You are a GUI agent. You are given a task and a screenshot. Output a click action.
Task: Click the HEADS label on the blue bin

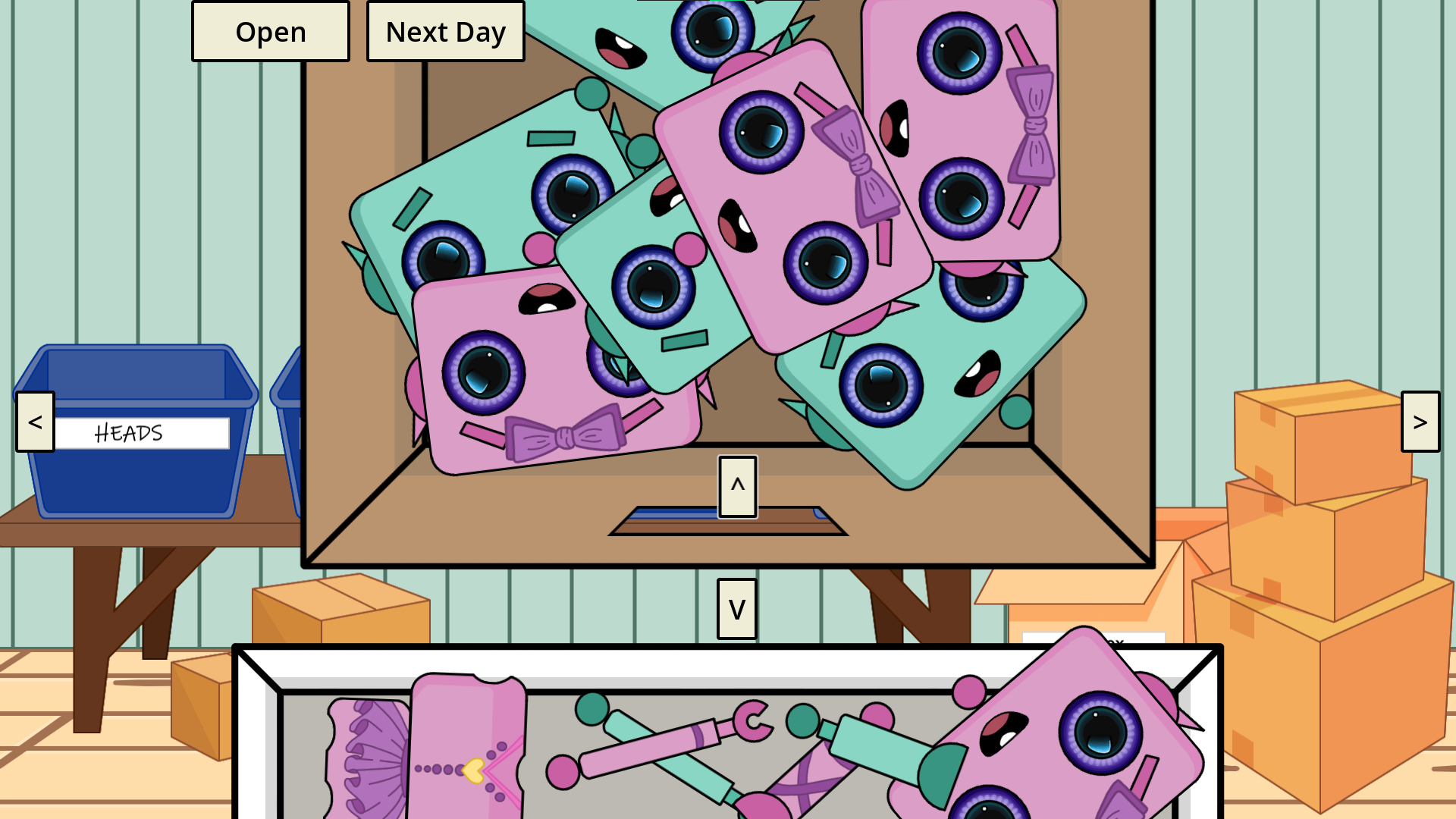coord(129,433)
